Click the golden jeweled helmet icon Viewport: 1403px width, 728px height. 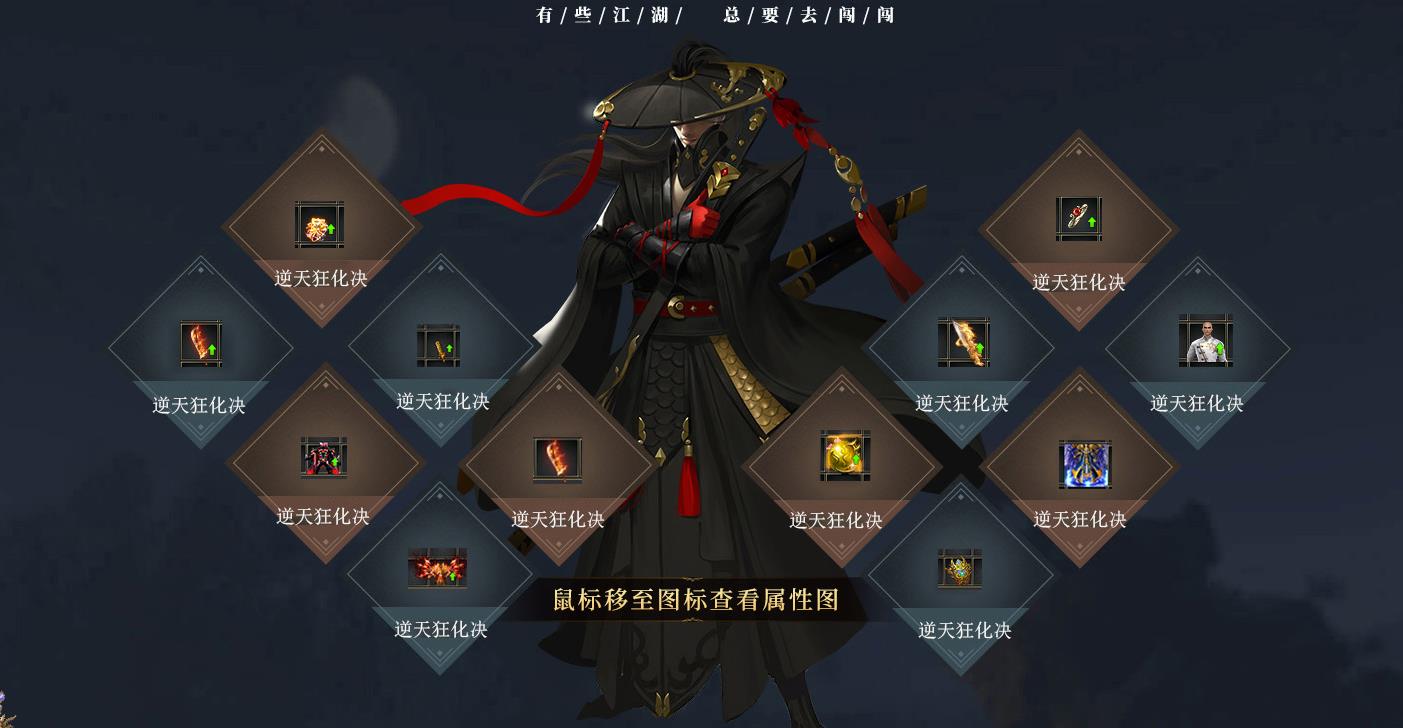[x=959, y=569]
